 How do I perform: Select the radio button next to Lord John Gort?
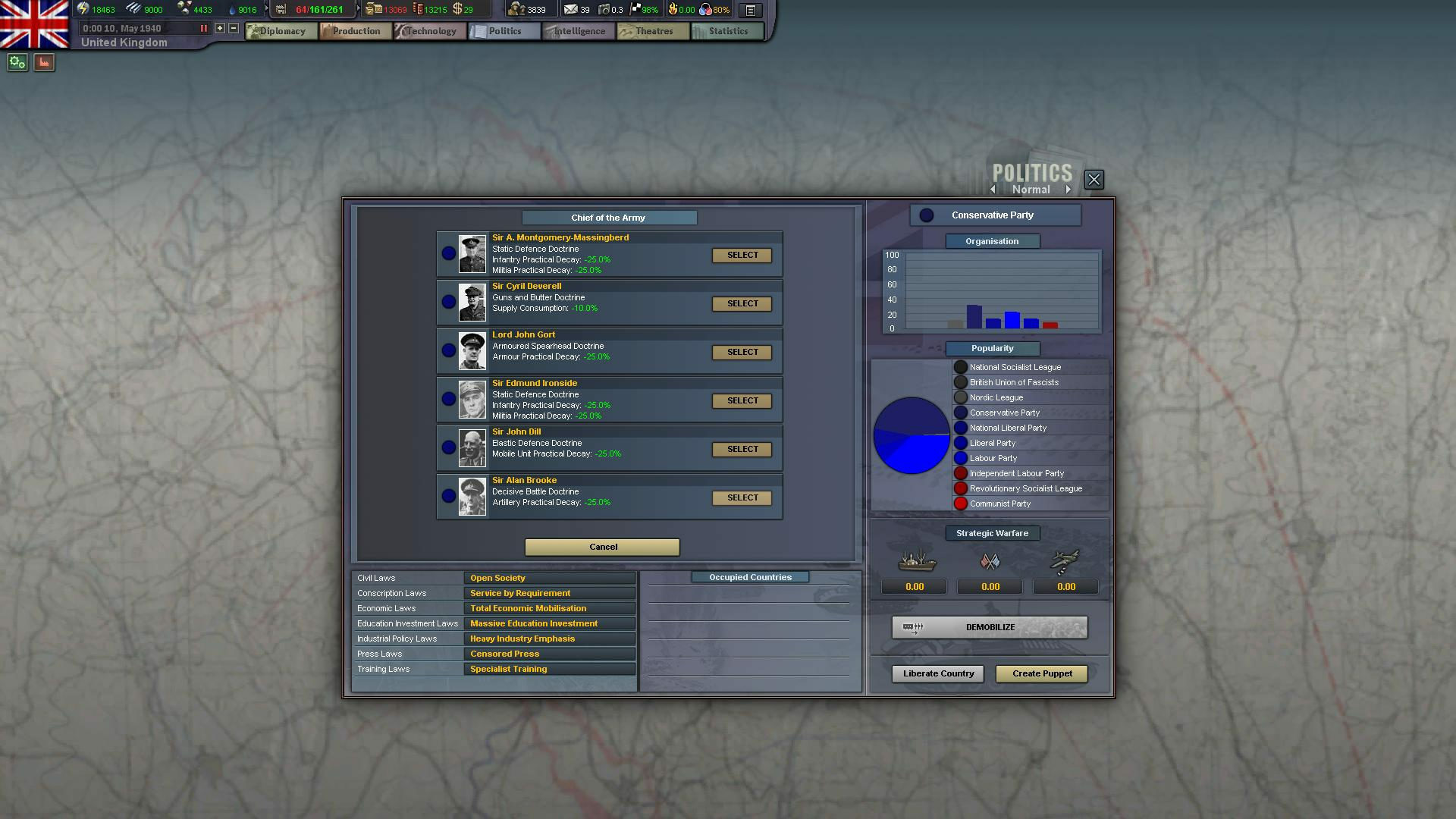click(448, 351)
